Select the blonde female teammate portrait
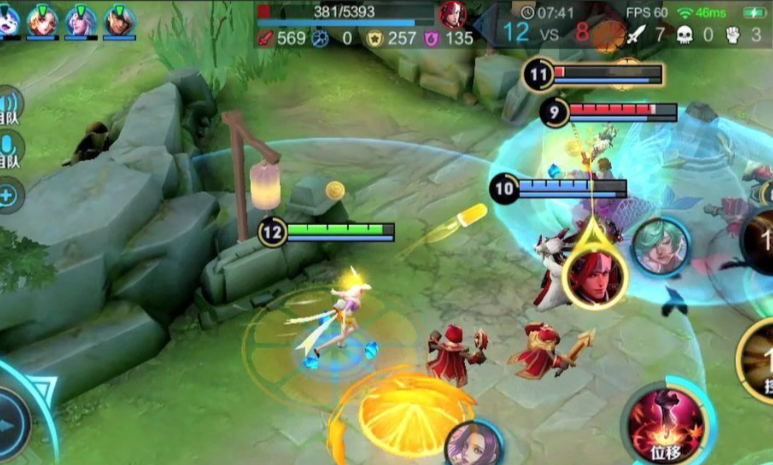 [x=43, y=20]
